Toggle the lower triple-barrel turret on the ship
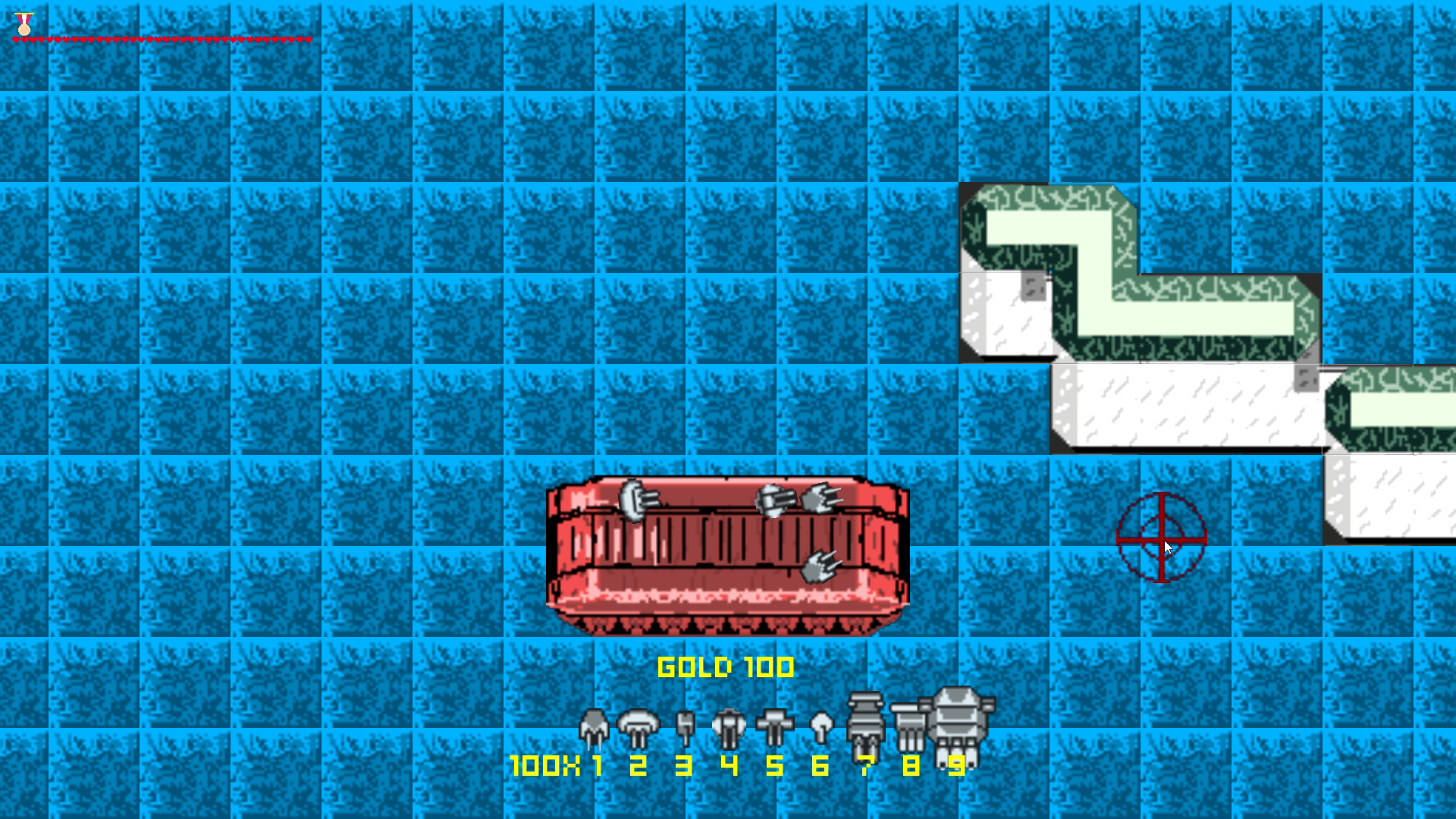1456x819 pixels. [819, 565]
